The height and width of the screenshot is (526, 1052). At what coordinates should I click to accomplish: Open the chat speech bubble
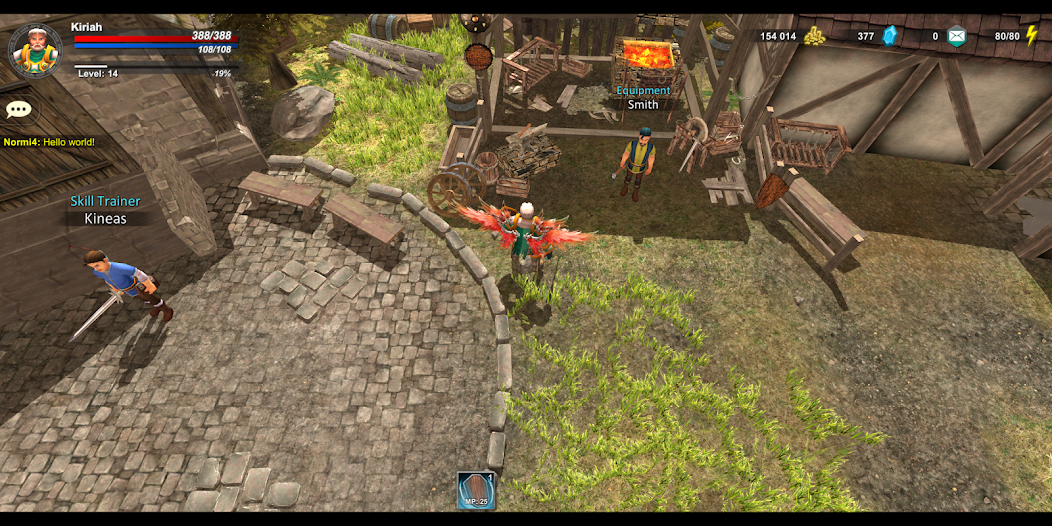point(19,110)
